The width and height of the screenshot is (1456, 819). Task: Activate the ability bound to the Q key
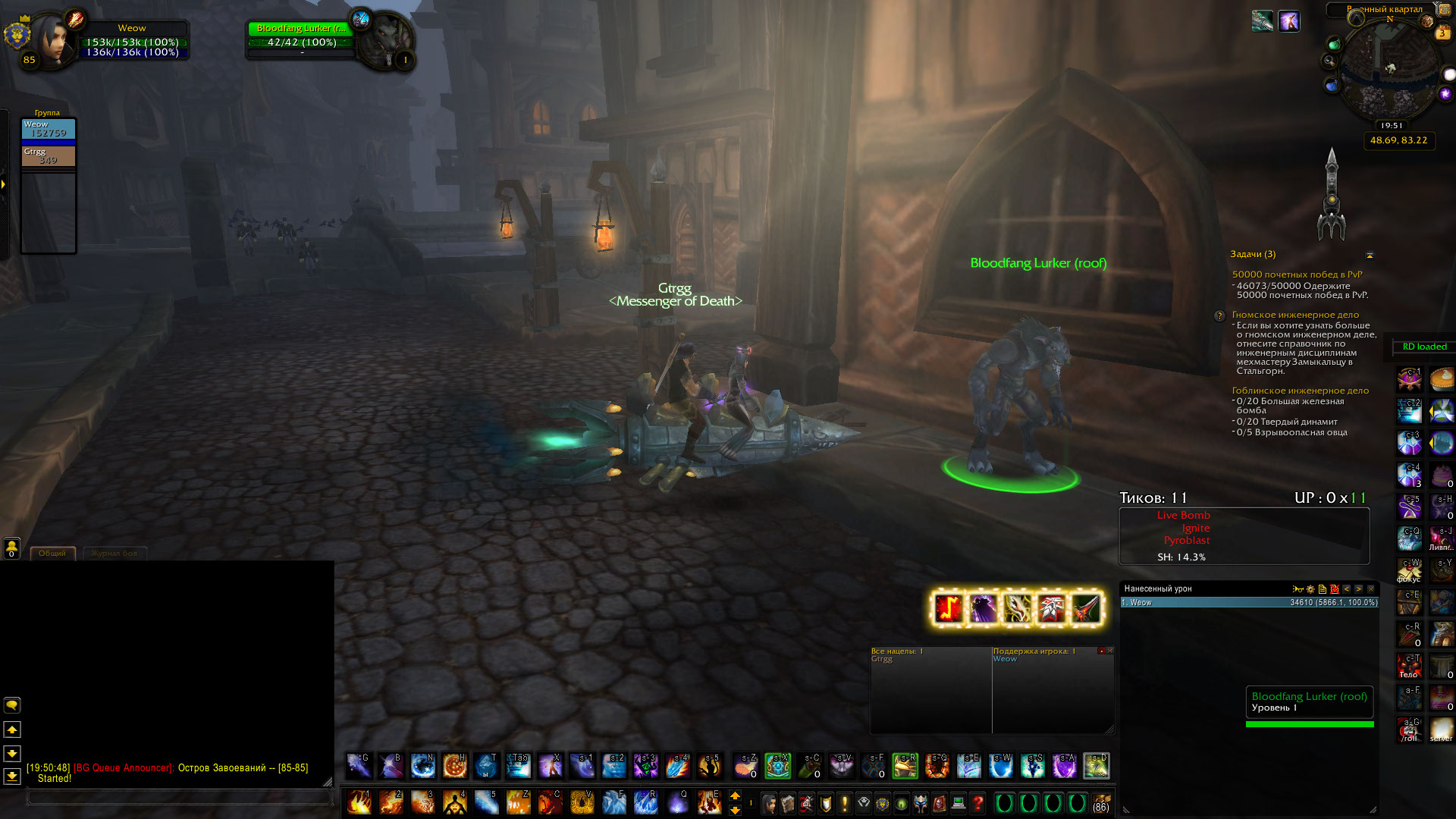coord(676,802)
